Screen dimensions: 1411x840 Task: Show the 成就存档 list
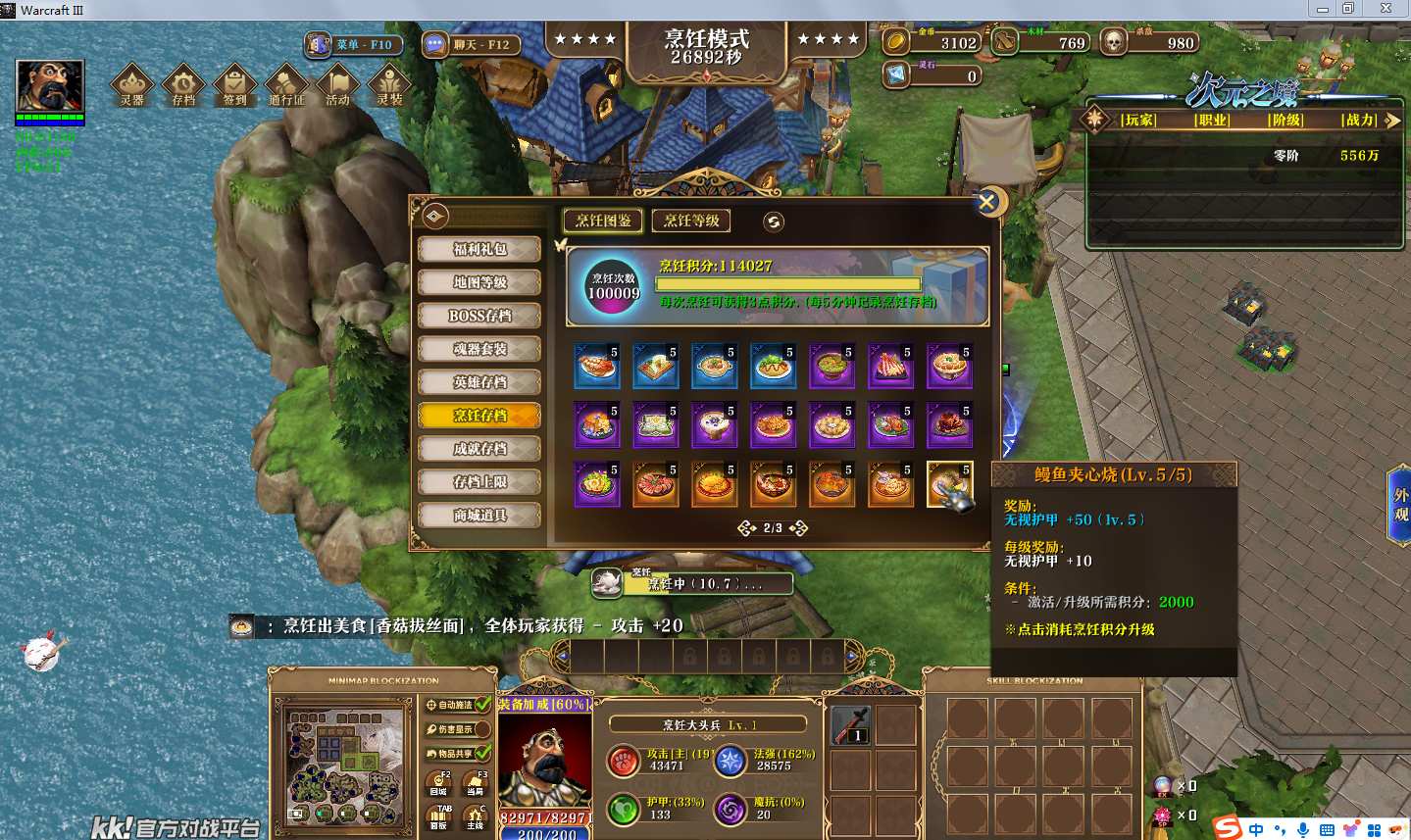[x=479, y=449]
